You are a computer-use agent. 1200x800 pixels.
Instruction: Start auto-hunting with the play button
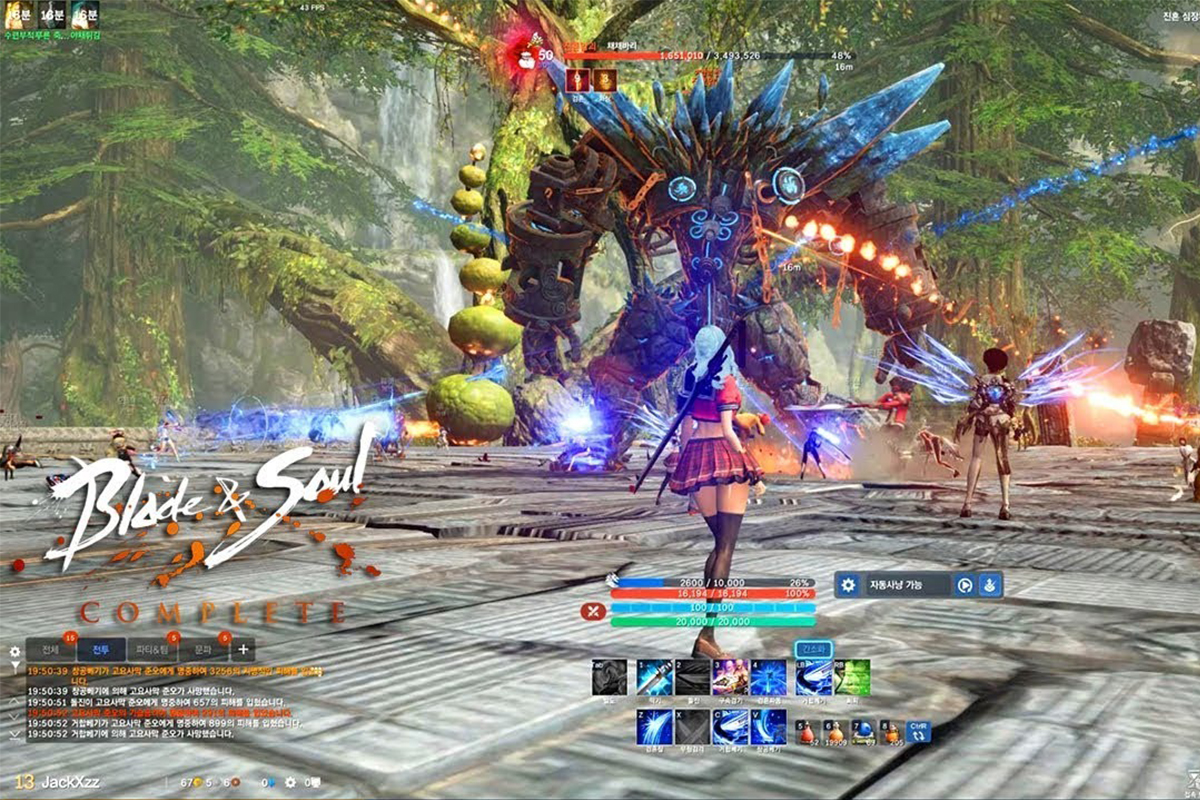[965, 586]
